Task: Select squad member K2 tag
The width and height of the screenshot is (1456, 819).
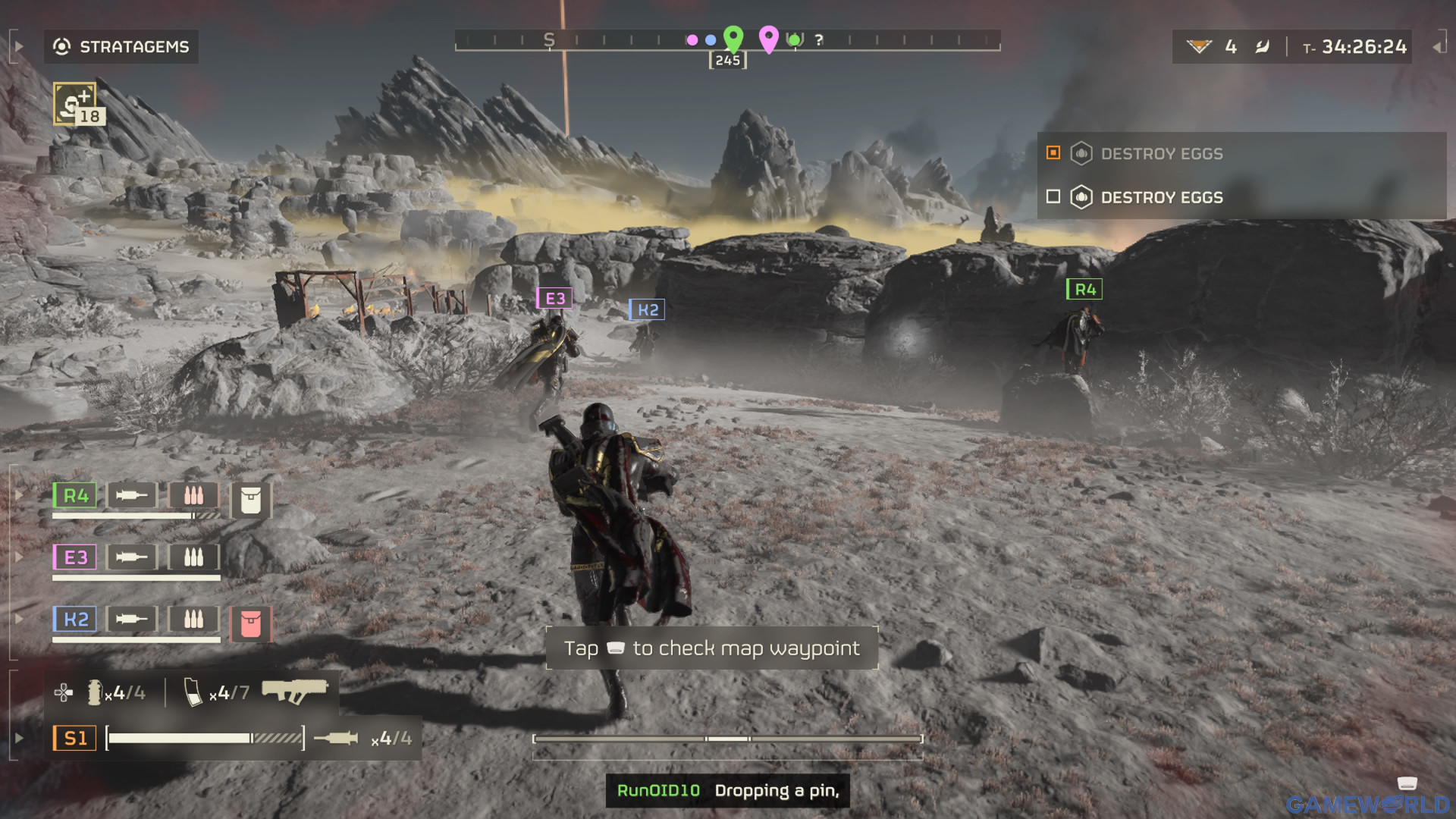Action: [x=75, y=620]
